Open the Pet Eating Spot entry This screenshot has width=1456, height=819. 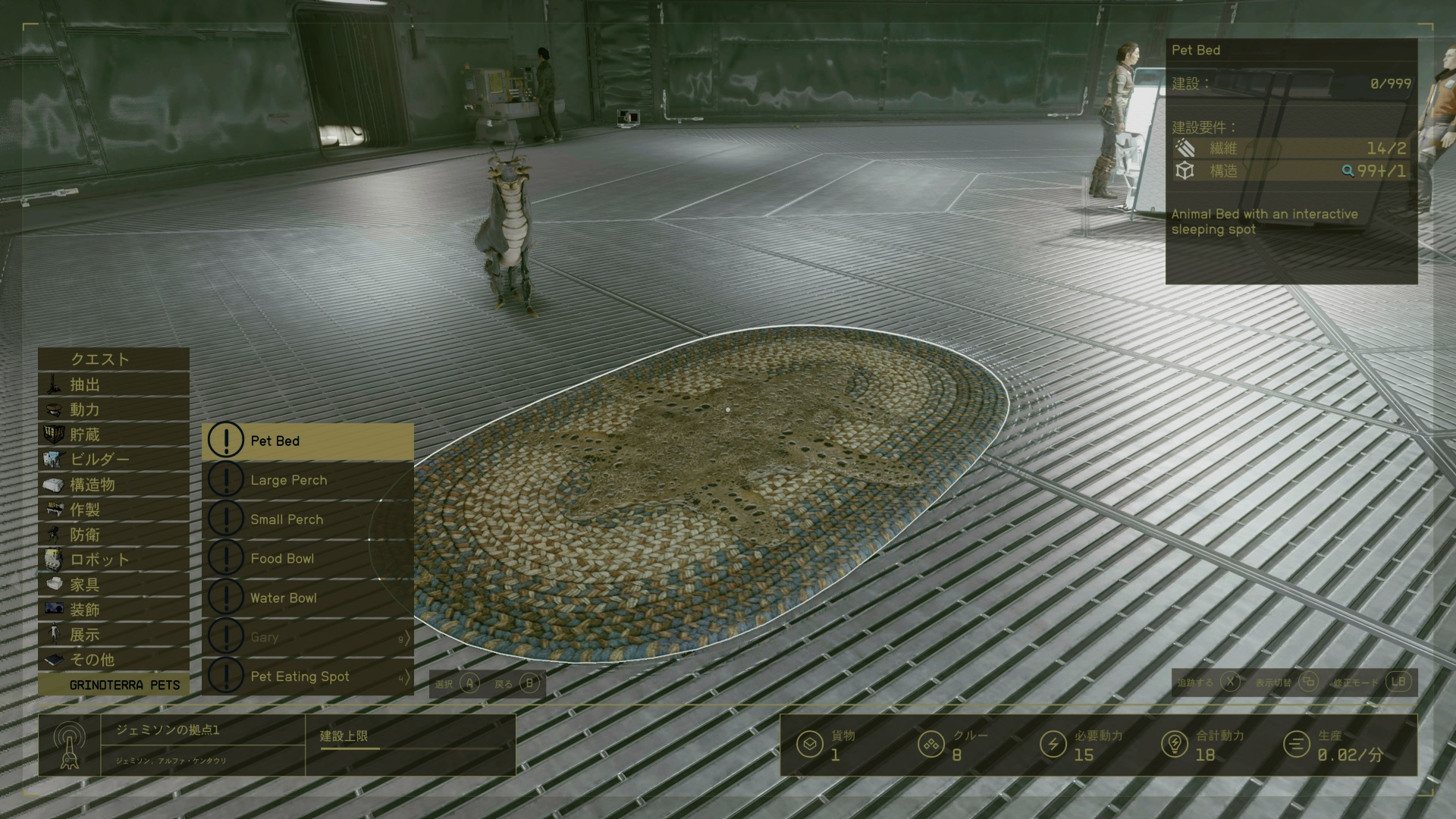(x=308, y=676)
